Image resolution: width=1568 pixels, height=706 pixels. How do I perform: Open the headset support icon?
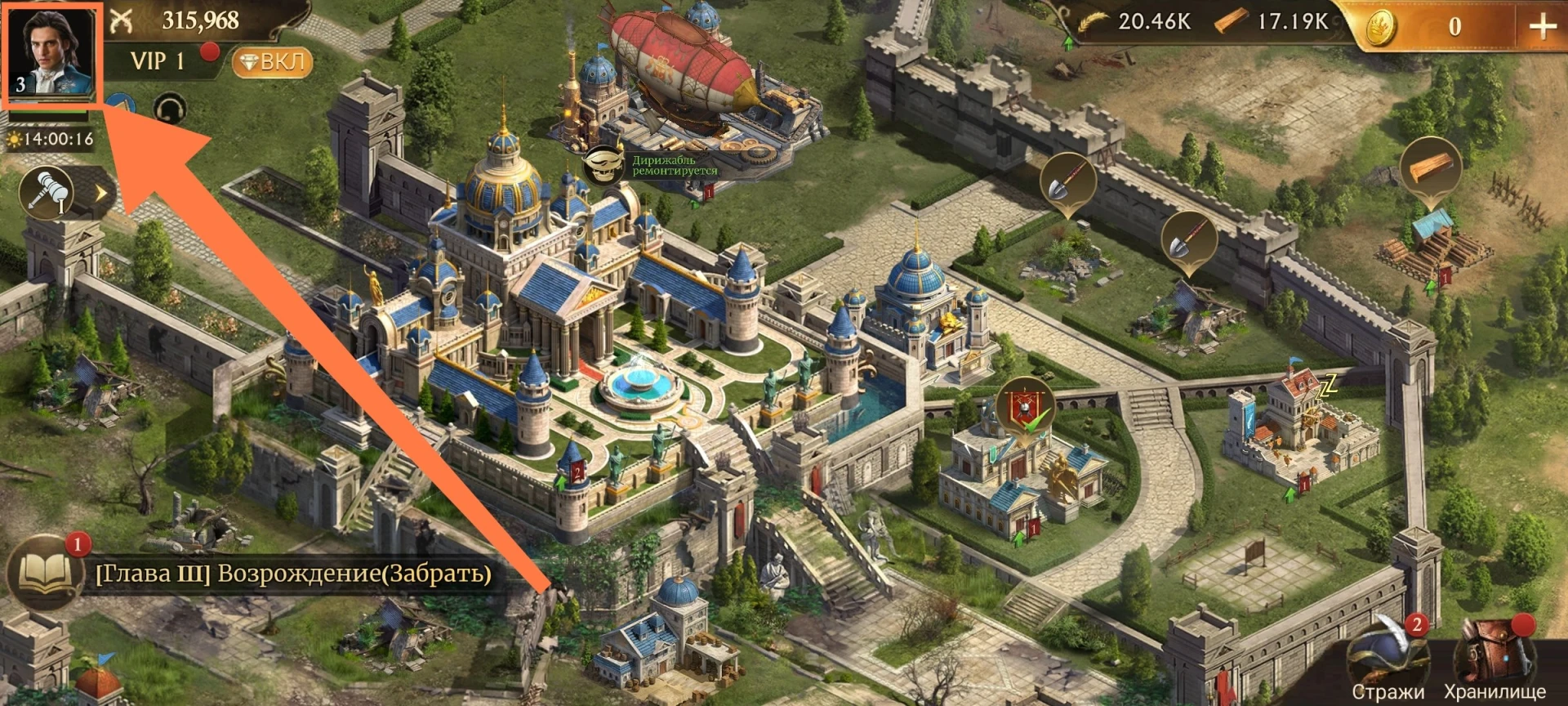tap(170, 109)
